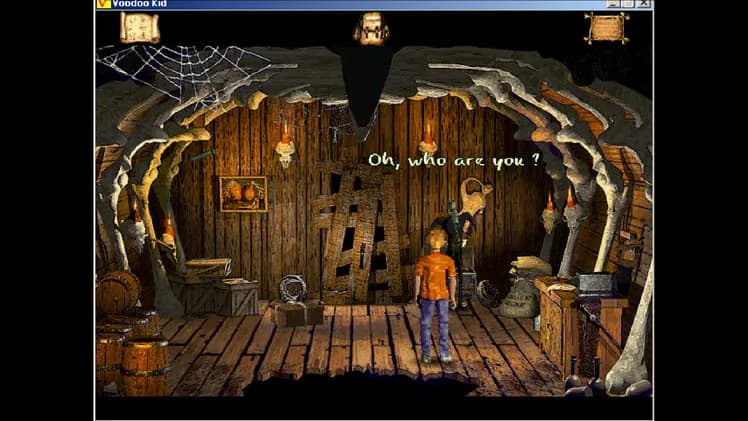
Task: Open the parchment map icon
Action: point(139,28)
